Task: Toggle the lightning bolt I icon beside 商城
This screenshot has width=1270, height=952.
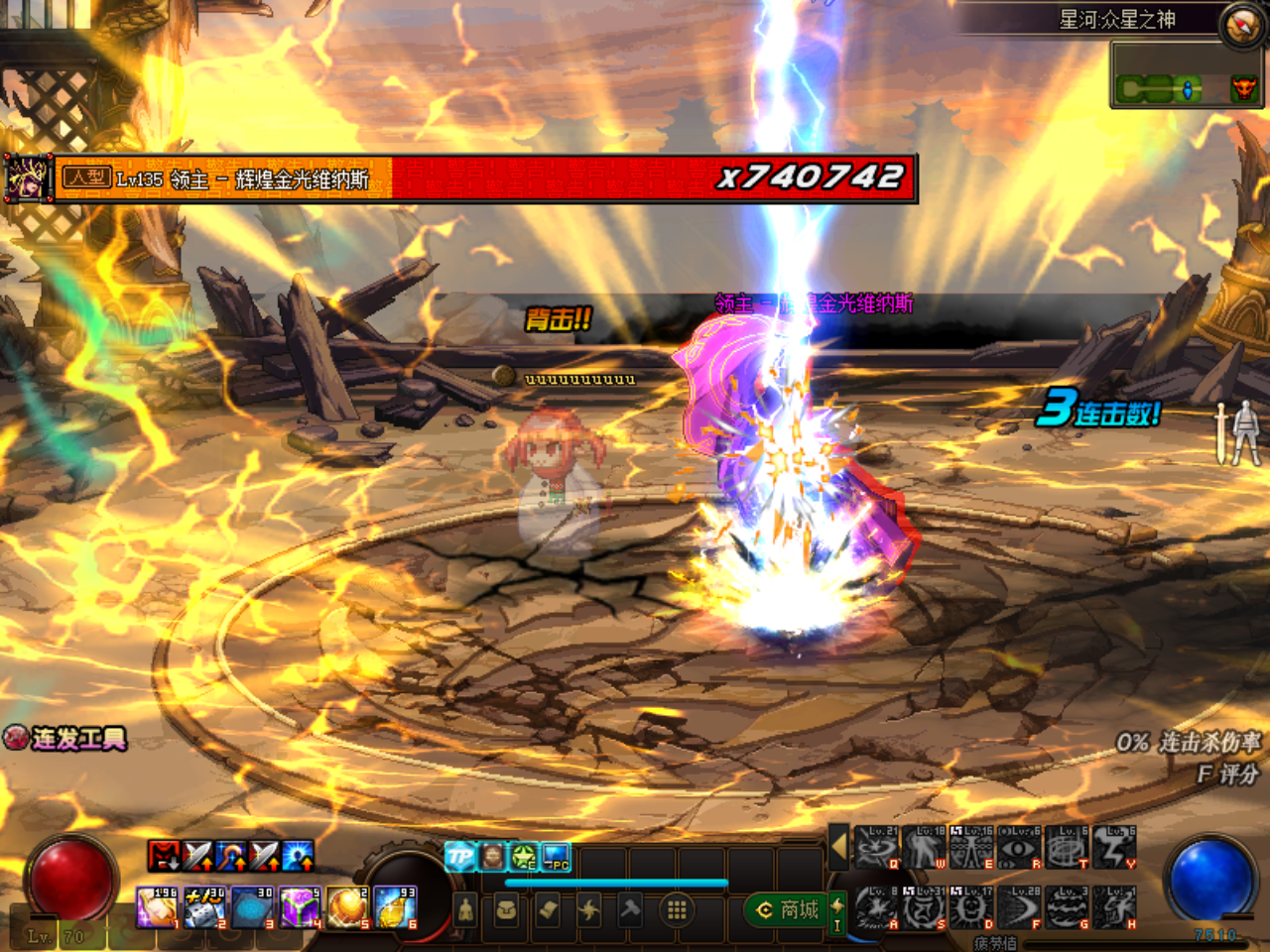Action: pyautogui.click(x=837, y=912)
